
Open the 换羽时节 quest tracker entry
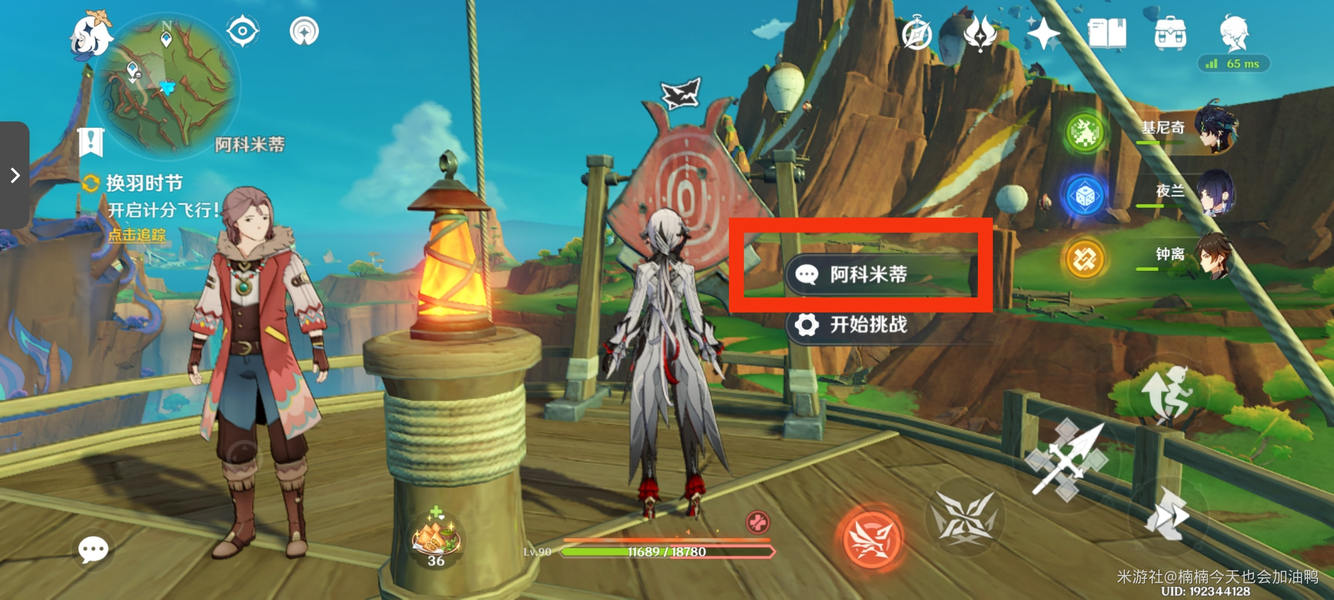[x=144, y=184]
